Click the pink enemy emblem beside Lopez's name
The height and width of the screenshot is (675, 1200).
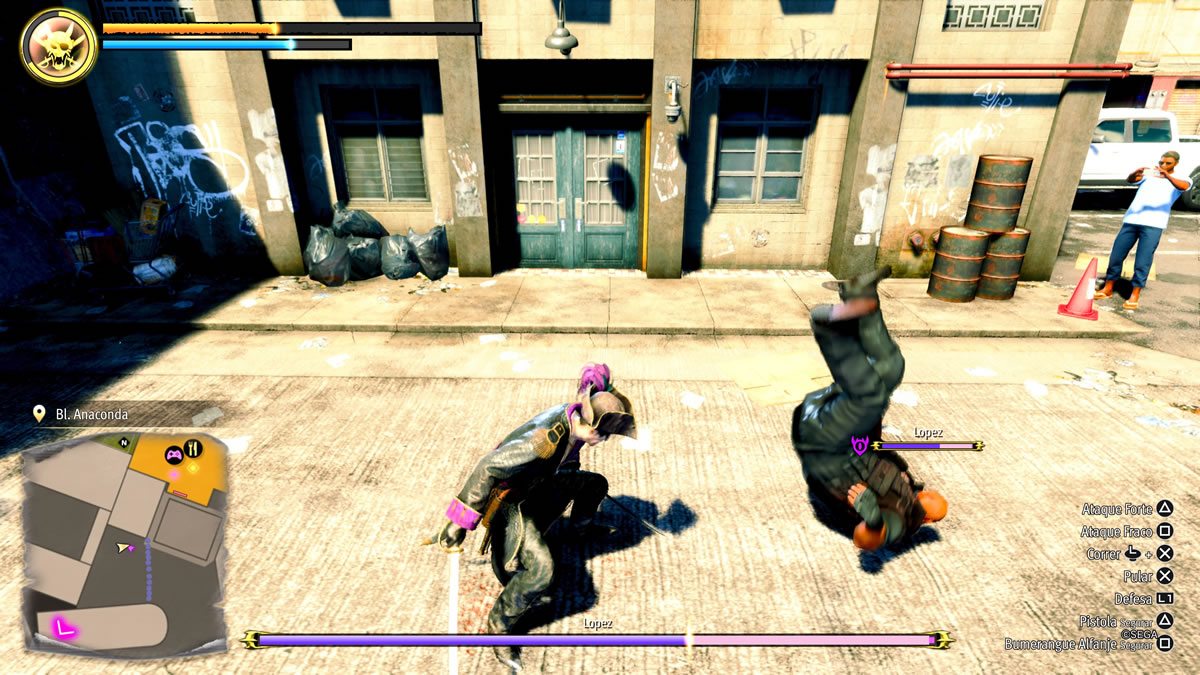(x=859, y=445)
